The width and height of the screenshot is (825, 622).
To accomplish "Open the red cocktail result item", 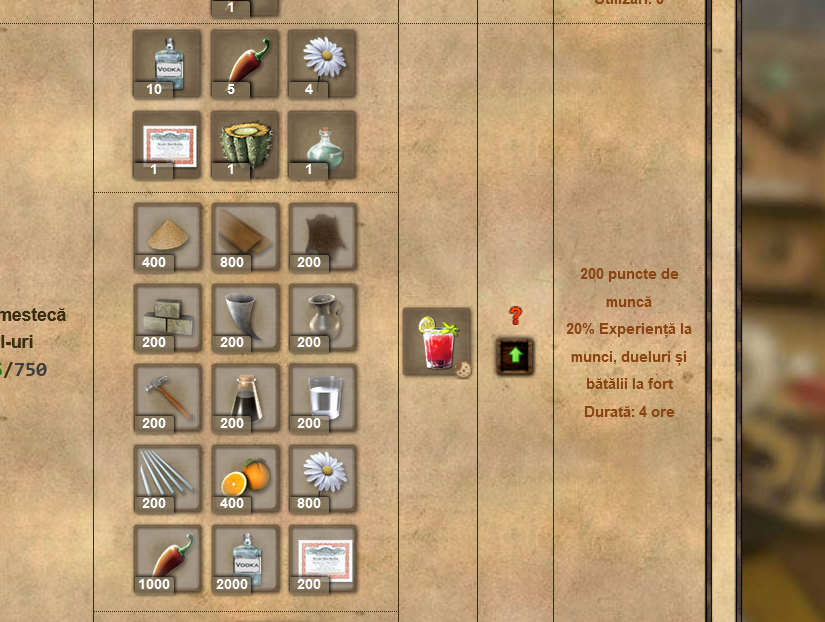I will tap(437, 342).
